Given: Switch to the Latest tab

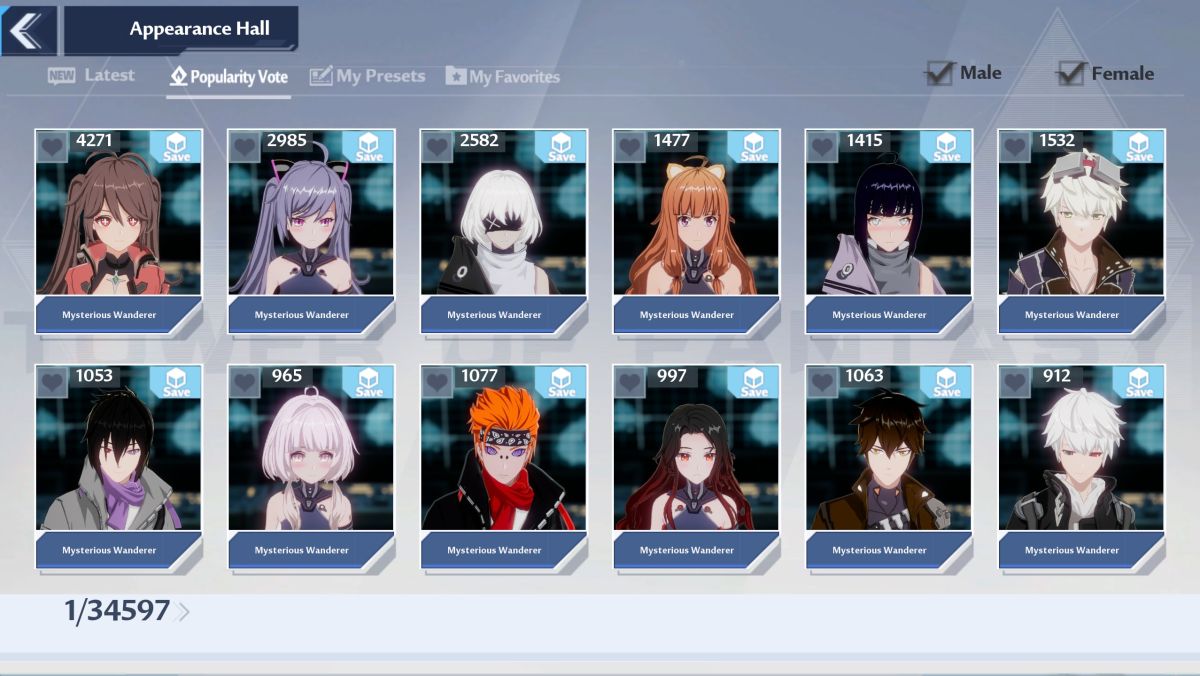Looking at the screenshot, I should 91,76.
